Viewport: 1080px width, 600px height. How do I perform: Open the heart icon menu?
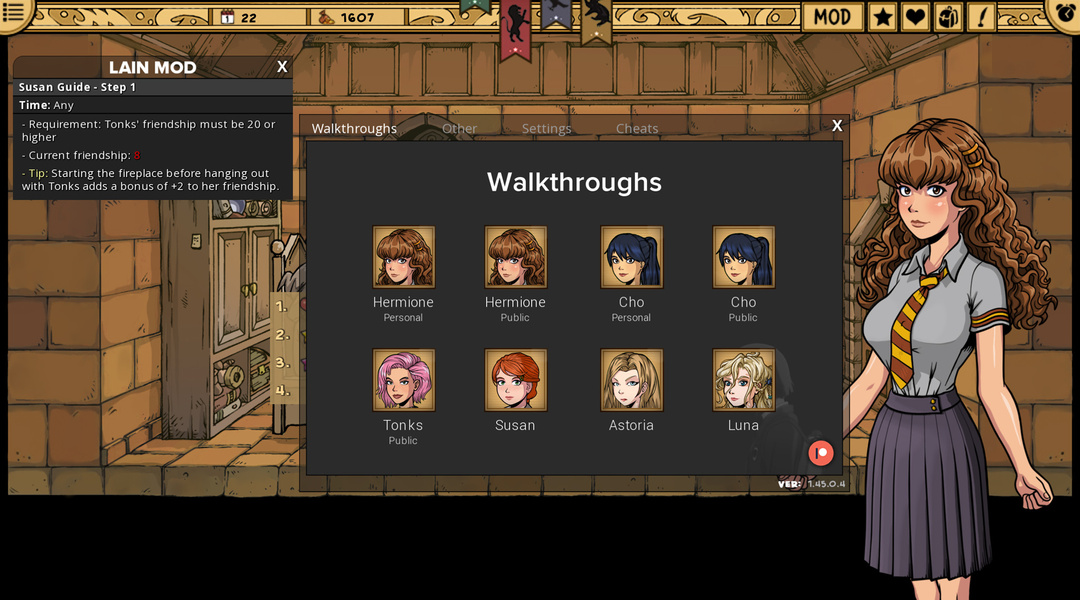(x=915, y=17)
